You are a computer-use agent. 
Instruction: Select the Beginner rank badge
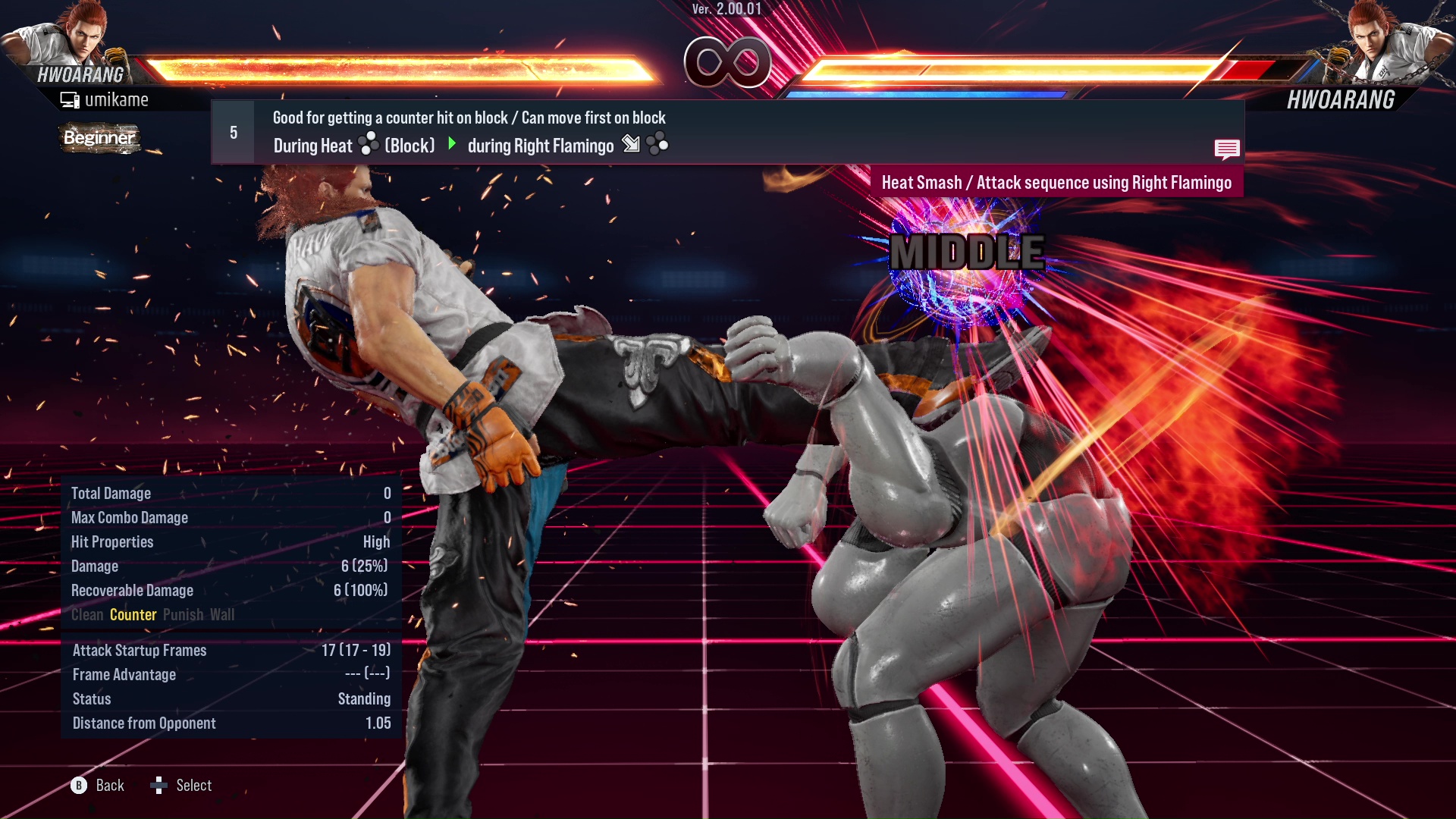pos(99,138)
